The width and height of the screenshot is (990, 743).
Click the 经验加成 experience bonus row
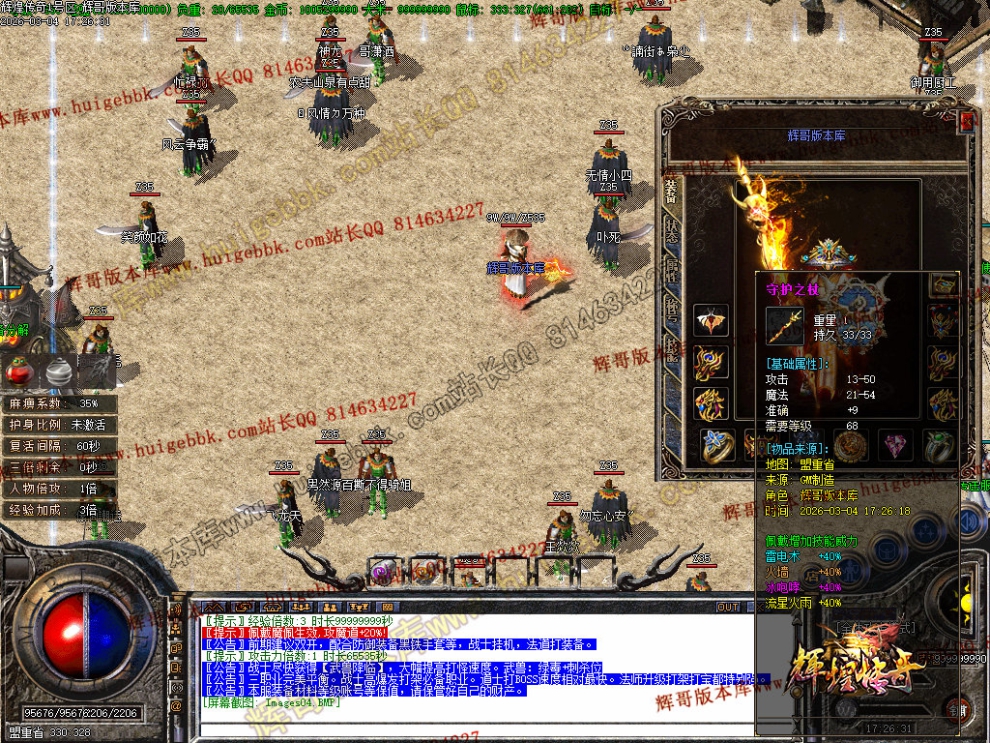[x=59, y=510]
